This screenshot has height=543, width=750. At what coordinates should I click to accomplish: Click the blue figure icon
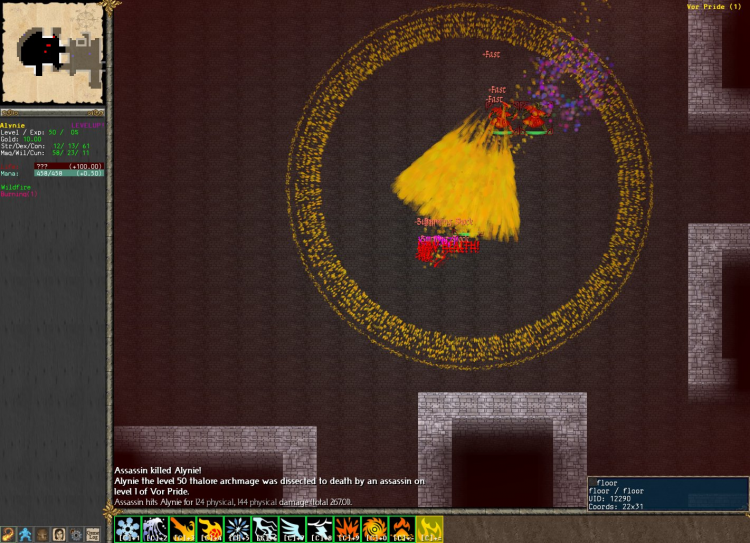tap(25, 535)
